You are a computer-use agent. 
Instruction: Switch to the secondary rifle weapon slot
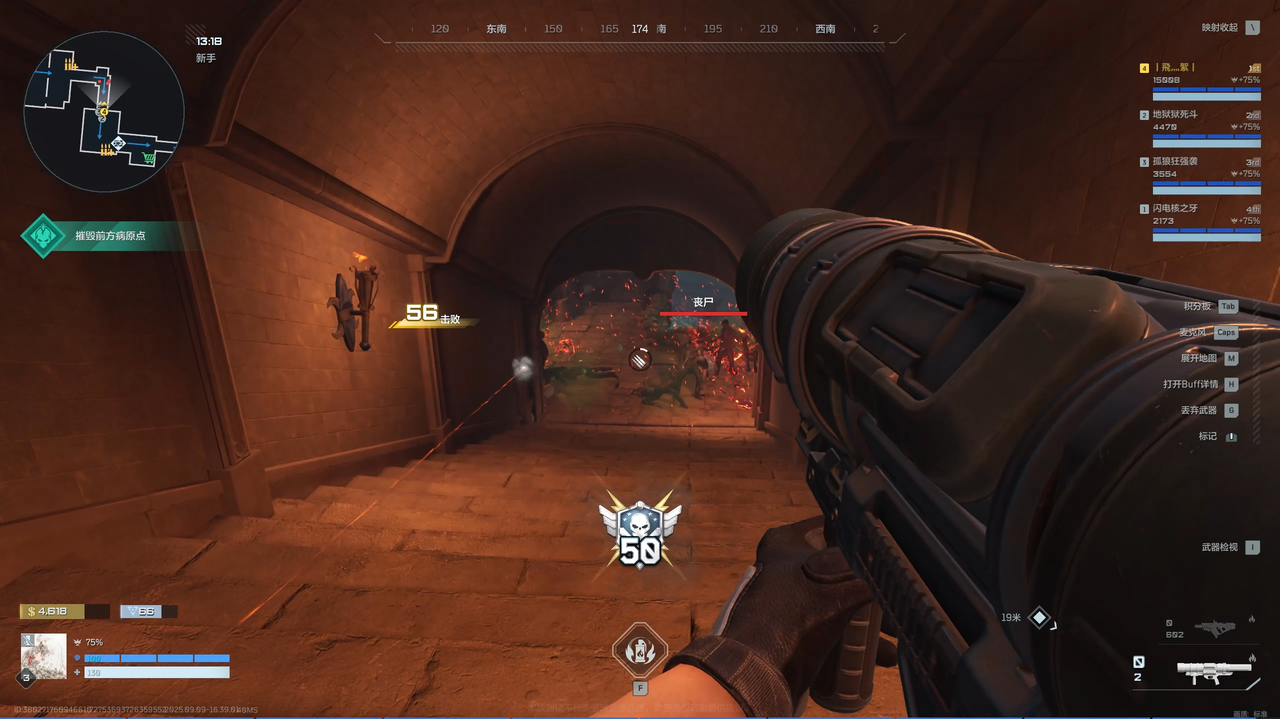pos(1214,628)
